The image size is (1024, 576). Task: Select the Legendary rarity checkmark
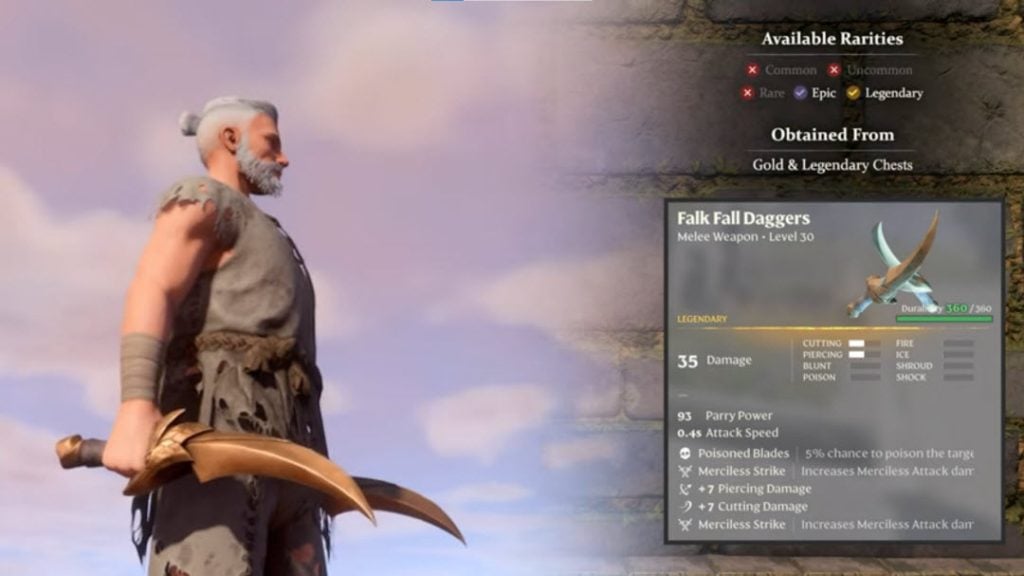pos(853,93)
